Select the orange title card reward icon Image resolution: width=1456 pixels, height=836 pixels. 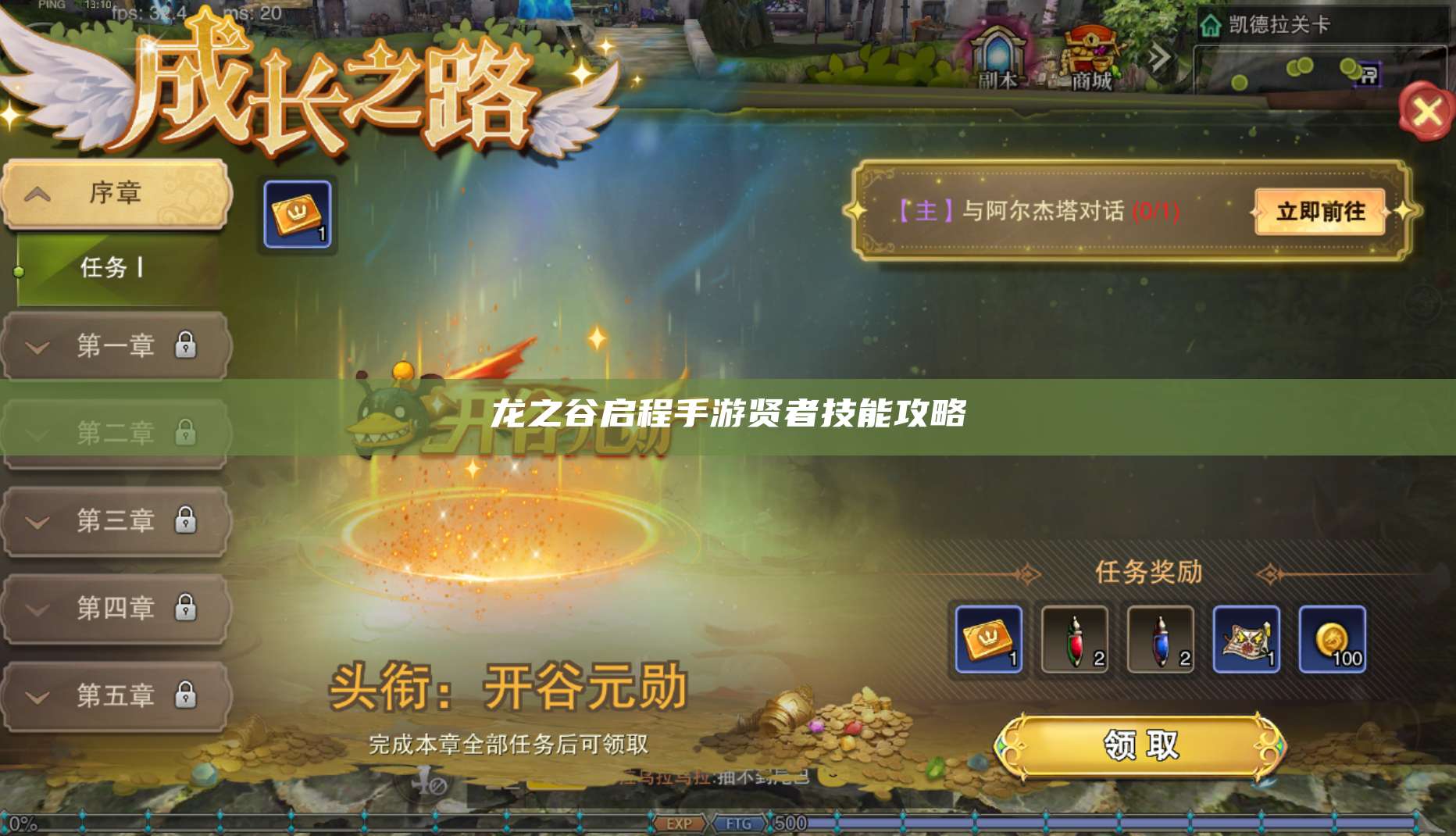point(989,638)
